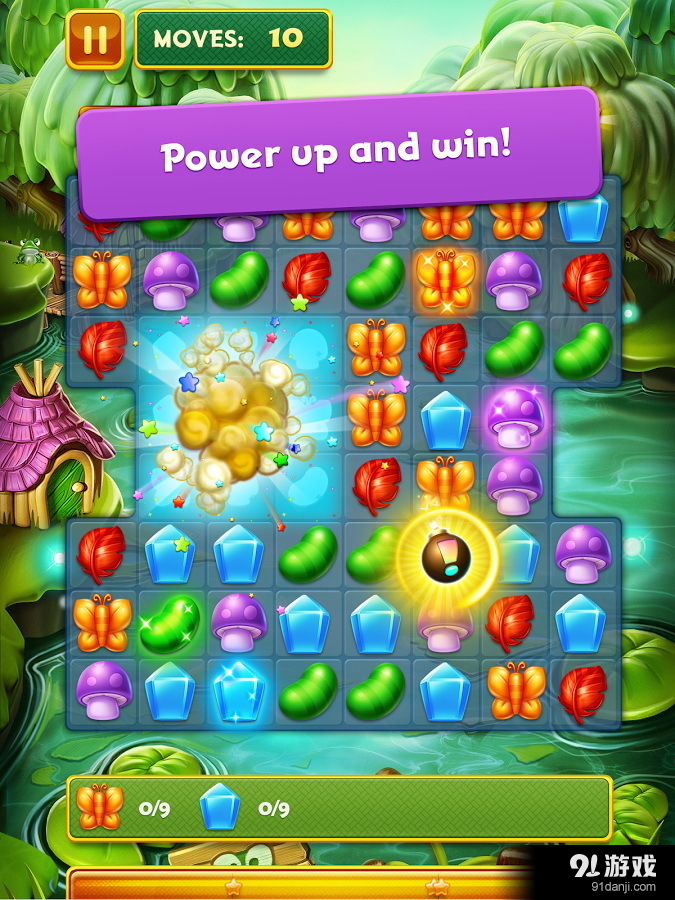
Task: Choose the highlighted glowing orange butterfly tile
Action: pos(445,279)
